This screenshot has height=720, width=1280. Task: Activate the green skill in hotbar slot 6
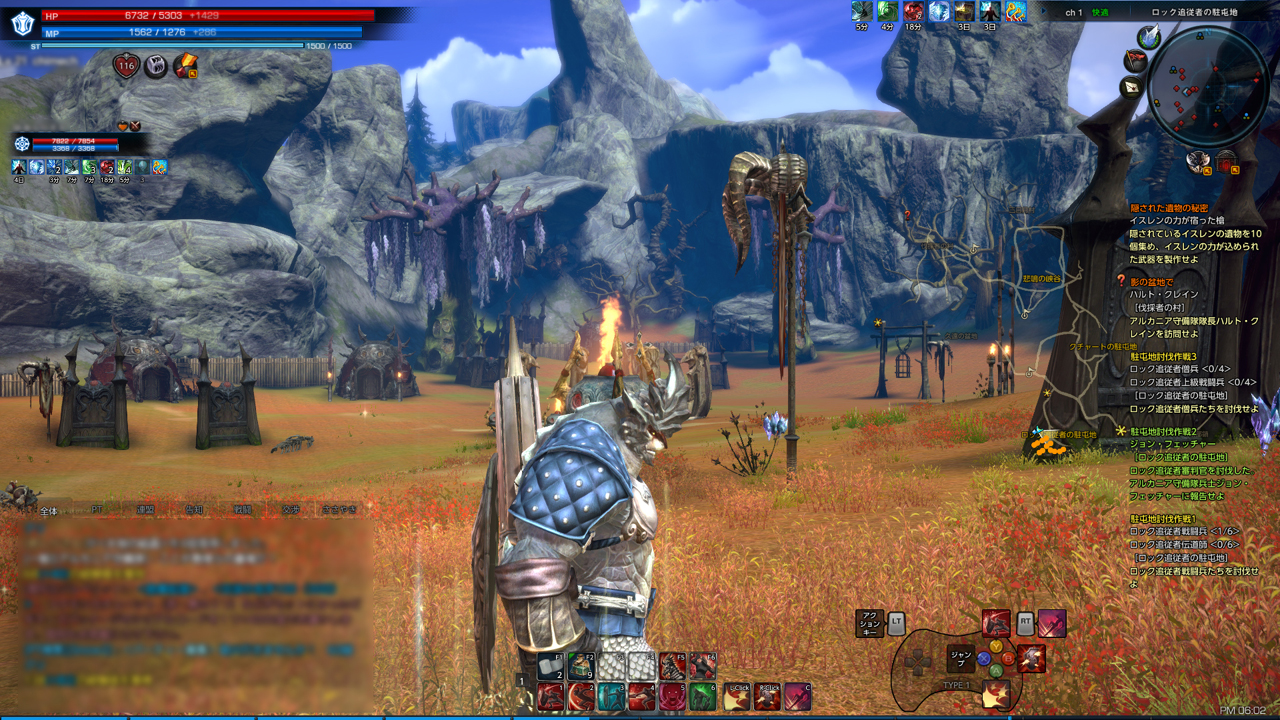[702, 697]
